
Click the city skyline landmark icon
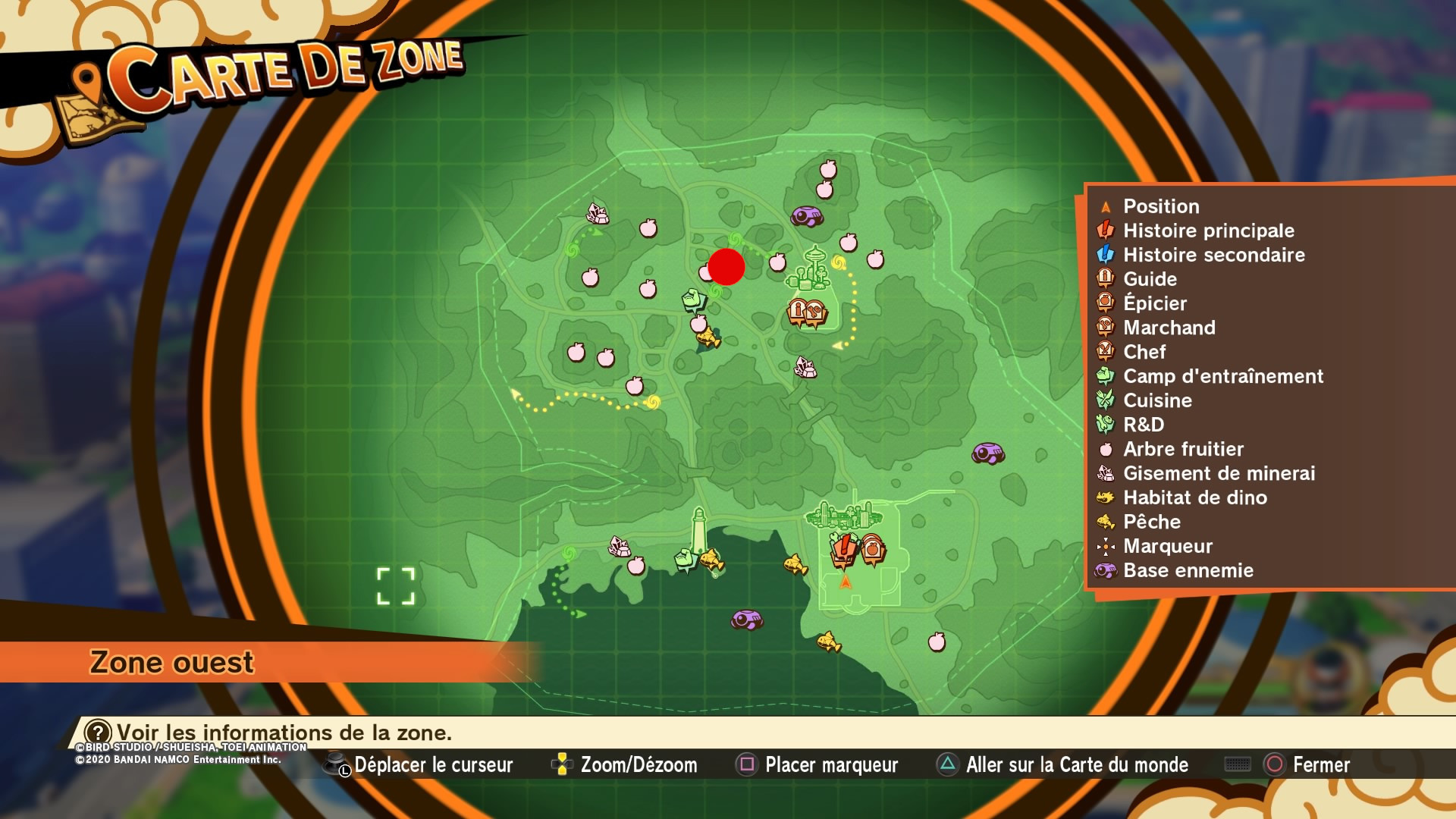843,516
